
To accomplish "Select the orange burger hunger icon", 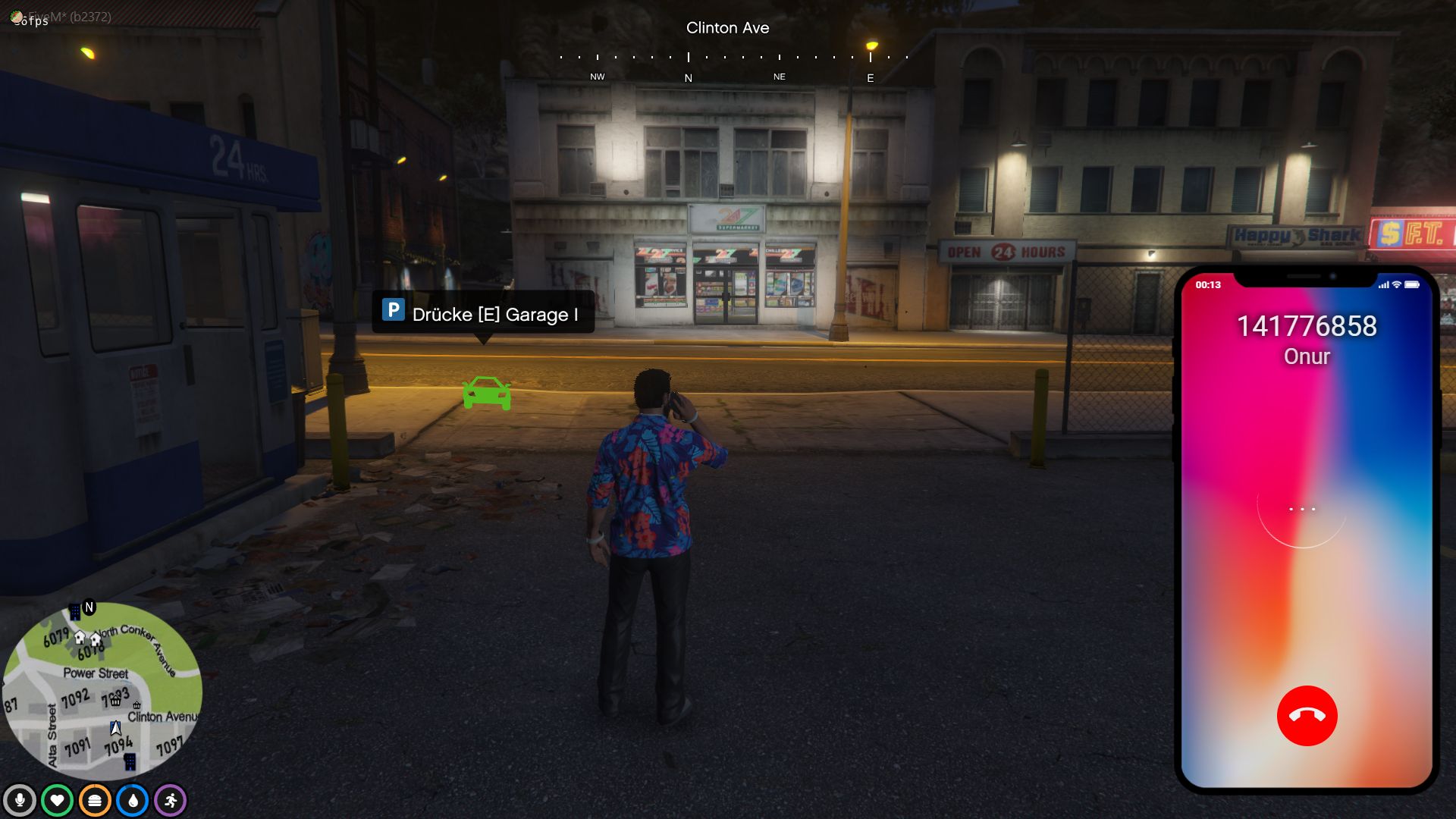I will click(x=95, y=801).
